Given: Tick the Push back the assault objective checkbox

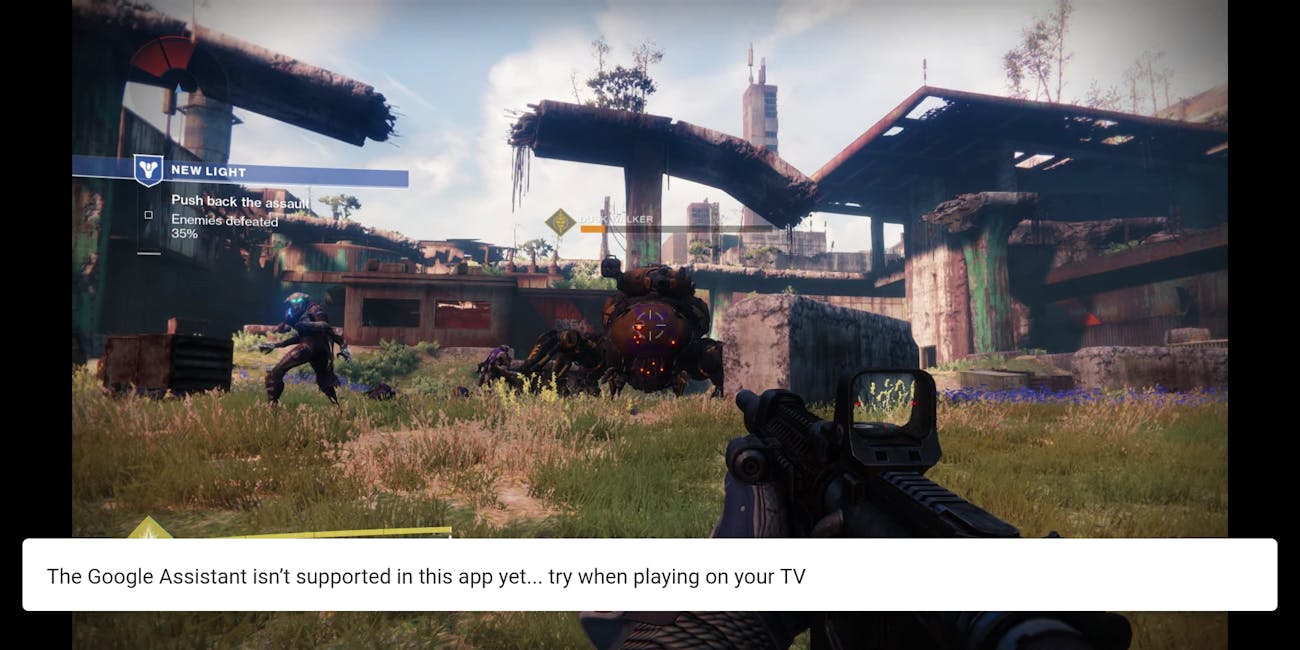Looking at the screenshot, I should point(148,215).
